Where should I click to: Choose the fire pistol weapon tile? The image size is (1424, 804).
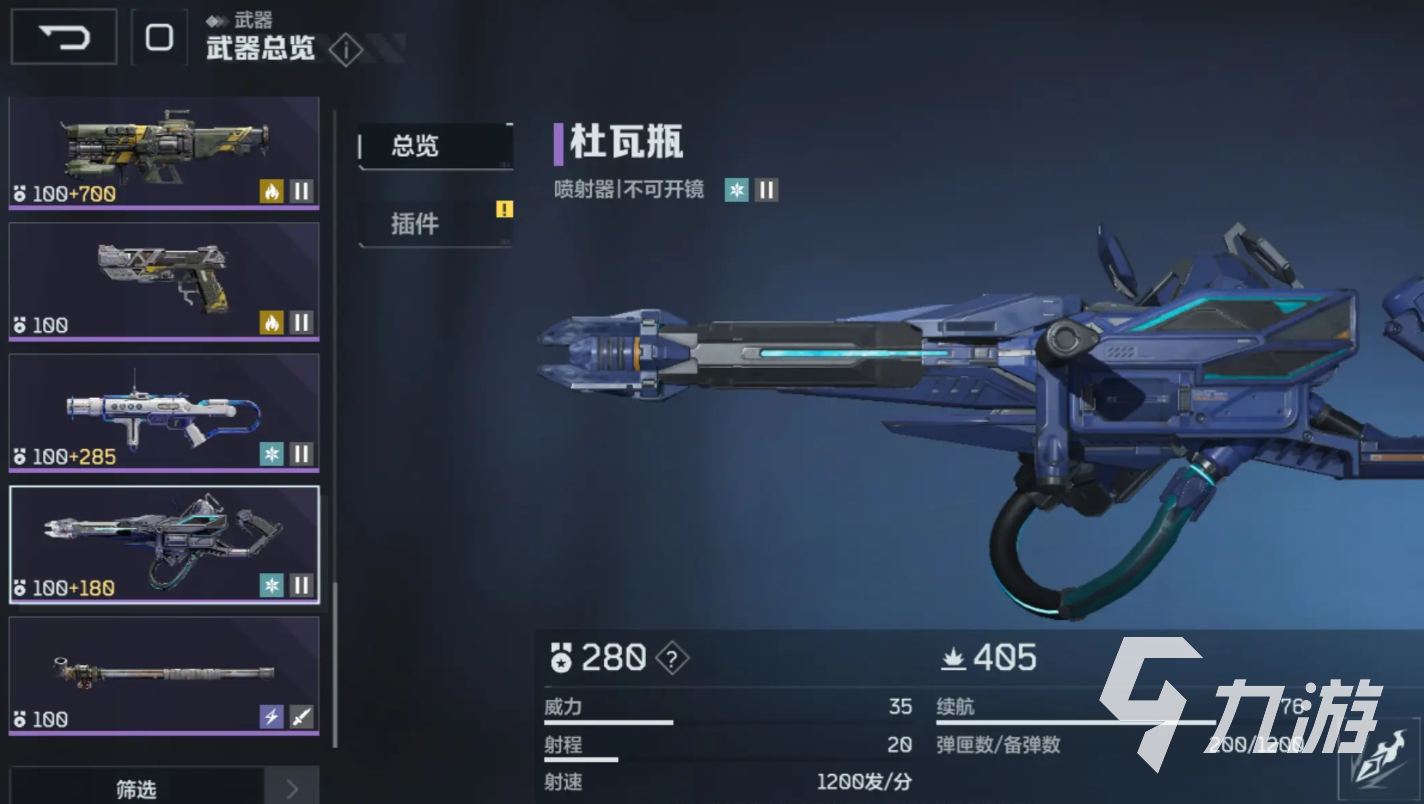coord(164,281)
